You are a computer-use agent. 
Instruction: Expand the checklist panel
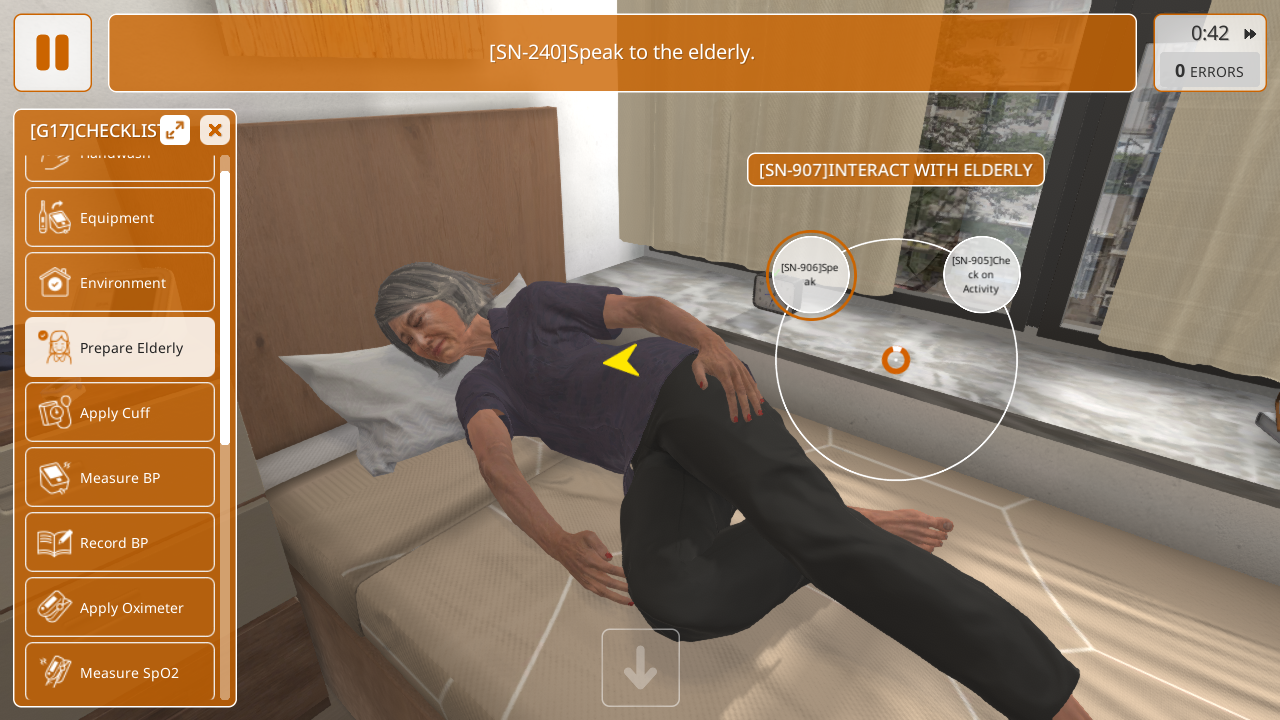(x=175, y=130)
